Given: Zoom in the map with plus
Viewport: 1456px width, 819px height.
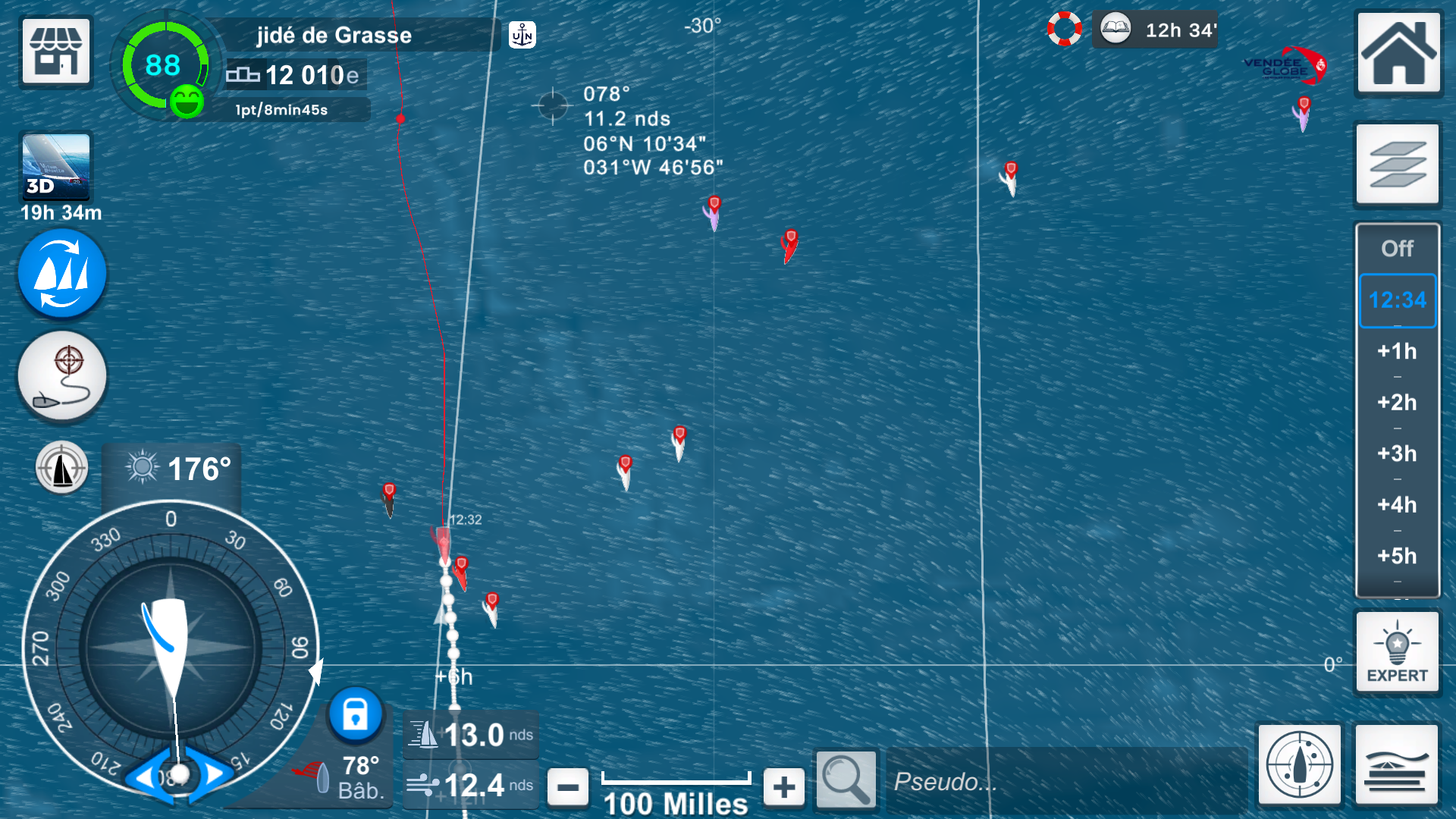Looking at the screenshot, I should click(784, 787).
